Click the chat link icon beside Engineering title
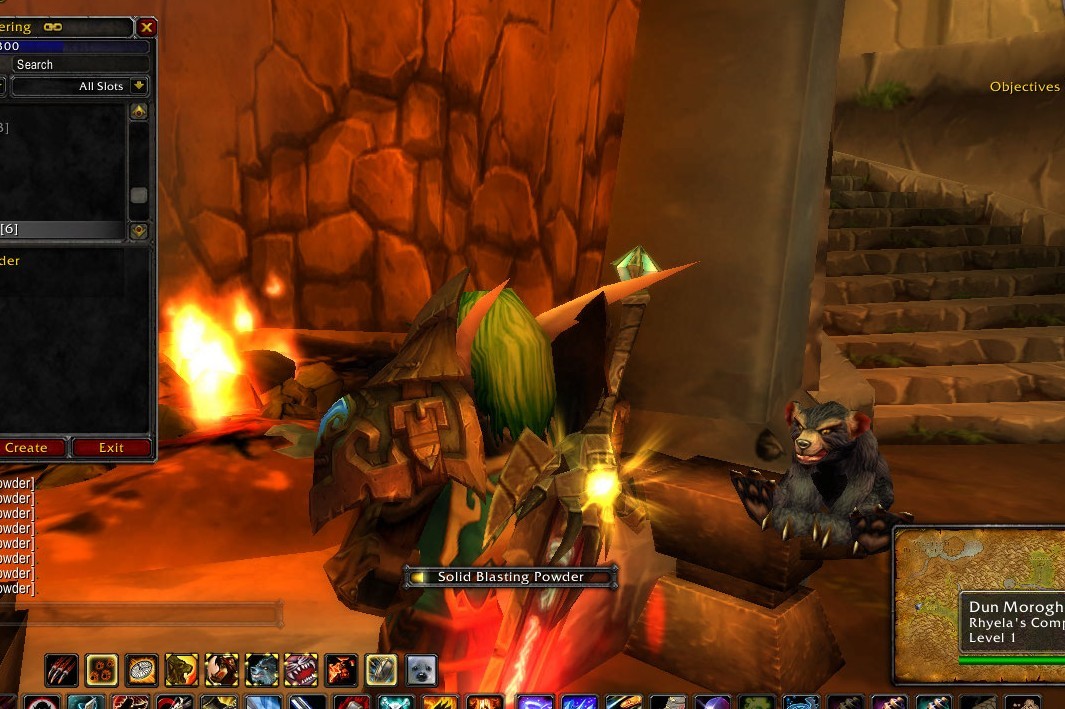This screenshot has height=709, width=1065. 52,27
